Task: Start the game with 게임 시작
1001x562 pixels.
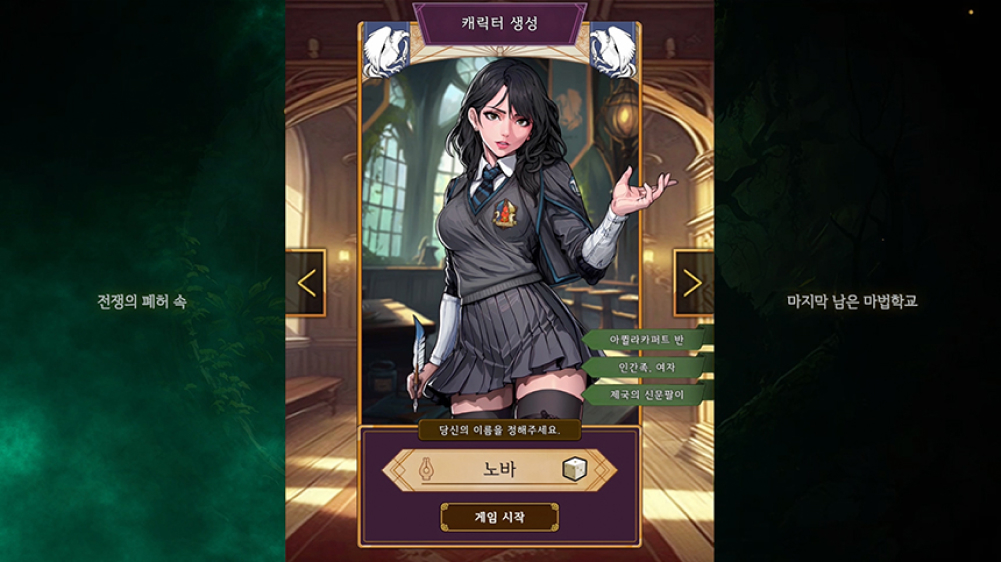Action: pos(499,517)
